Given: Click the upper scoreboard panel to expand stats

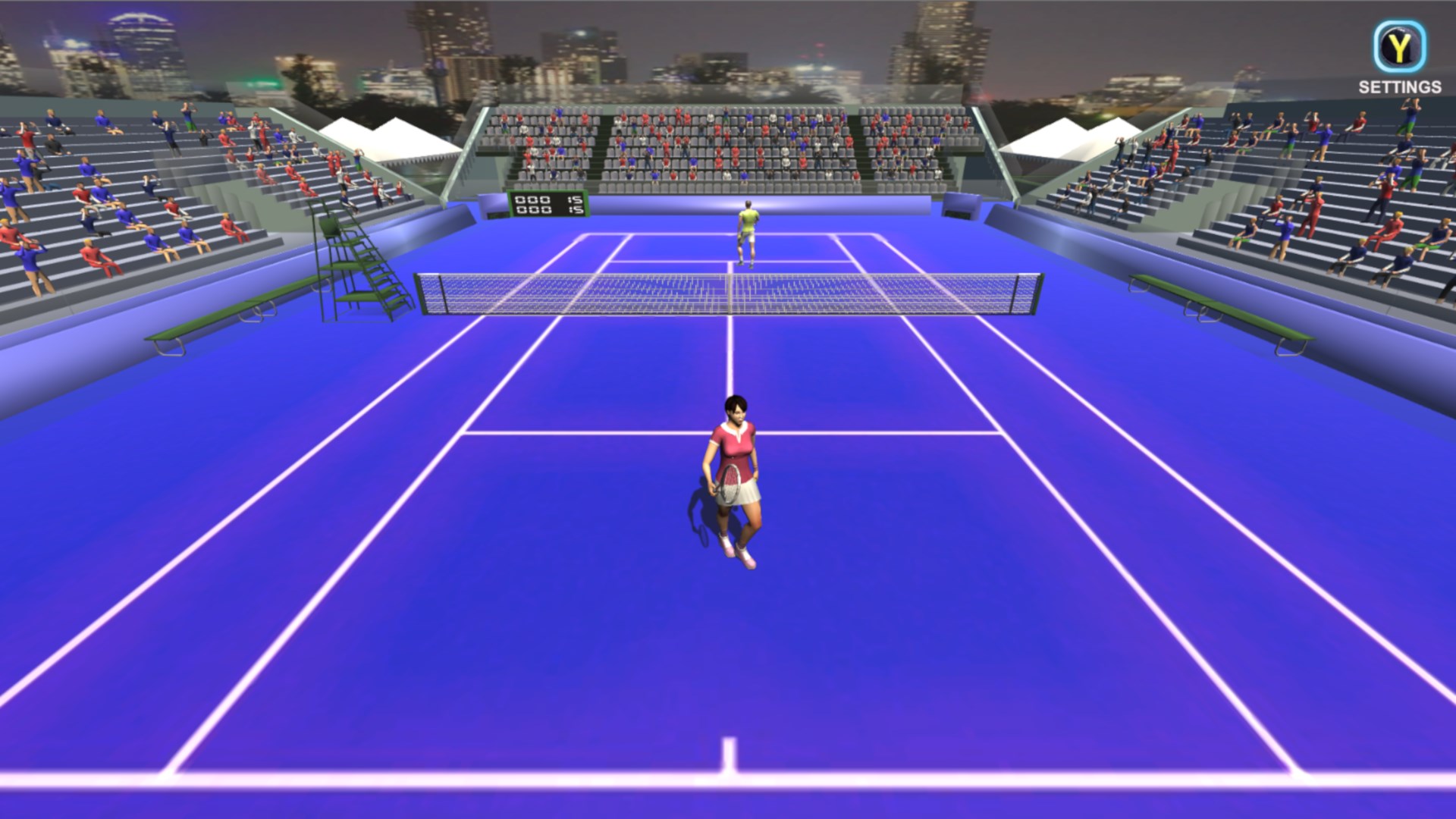Looking at the screenshot, I should click(548, 198).
